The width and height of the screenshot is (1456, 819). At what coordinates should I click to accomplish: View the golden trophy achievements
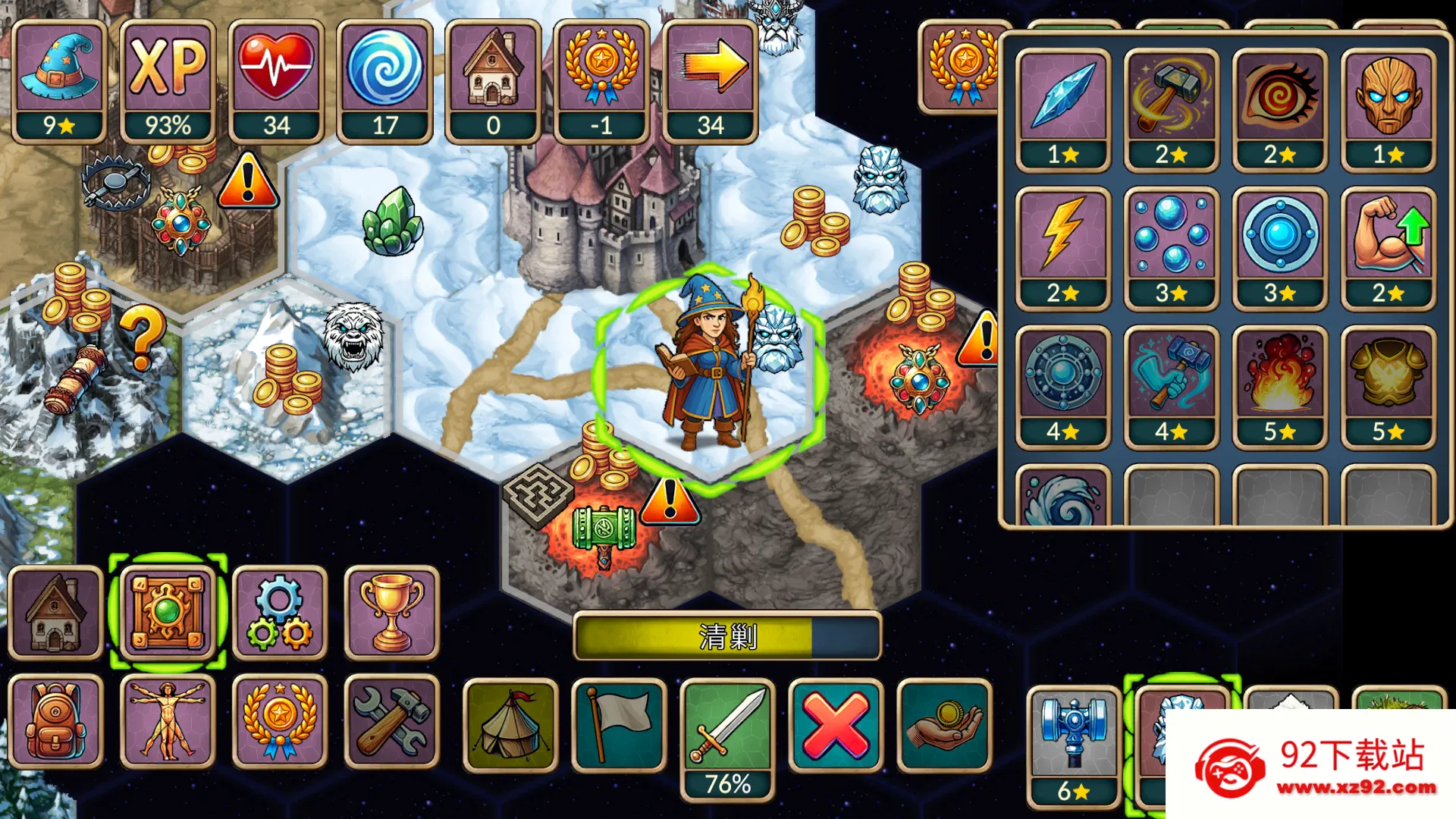[x=391, y=612]
